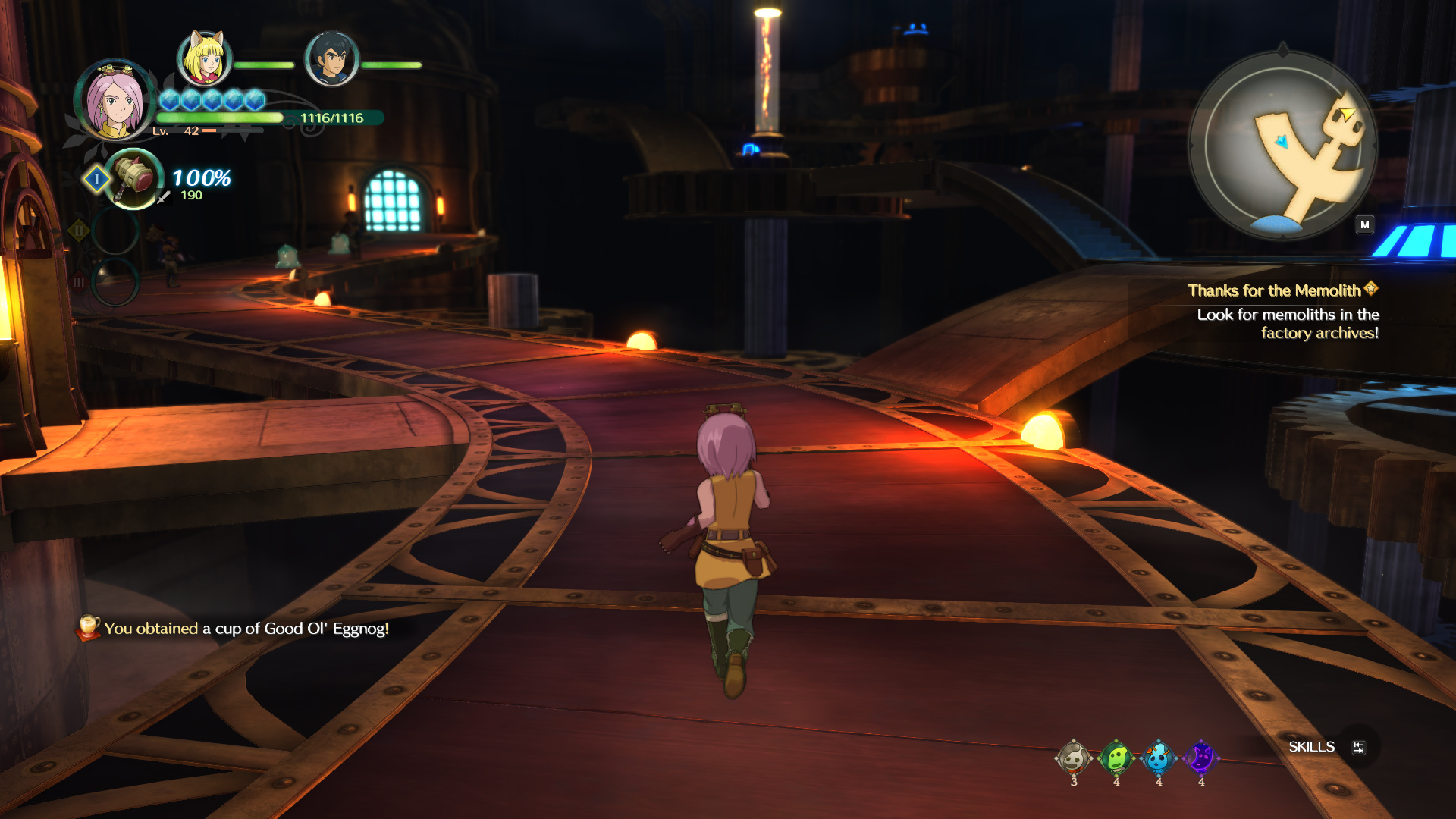Switch to the dark-haired party member portrait
Image resolution: width=1456 pixels, height=819 pixels.
click(331, 59)
